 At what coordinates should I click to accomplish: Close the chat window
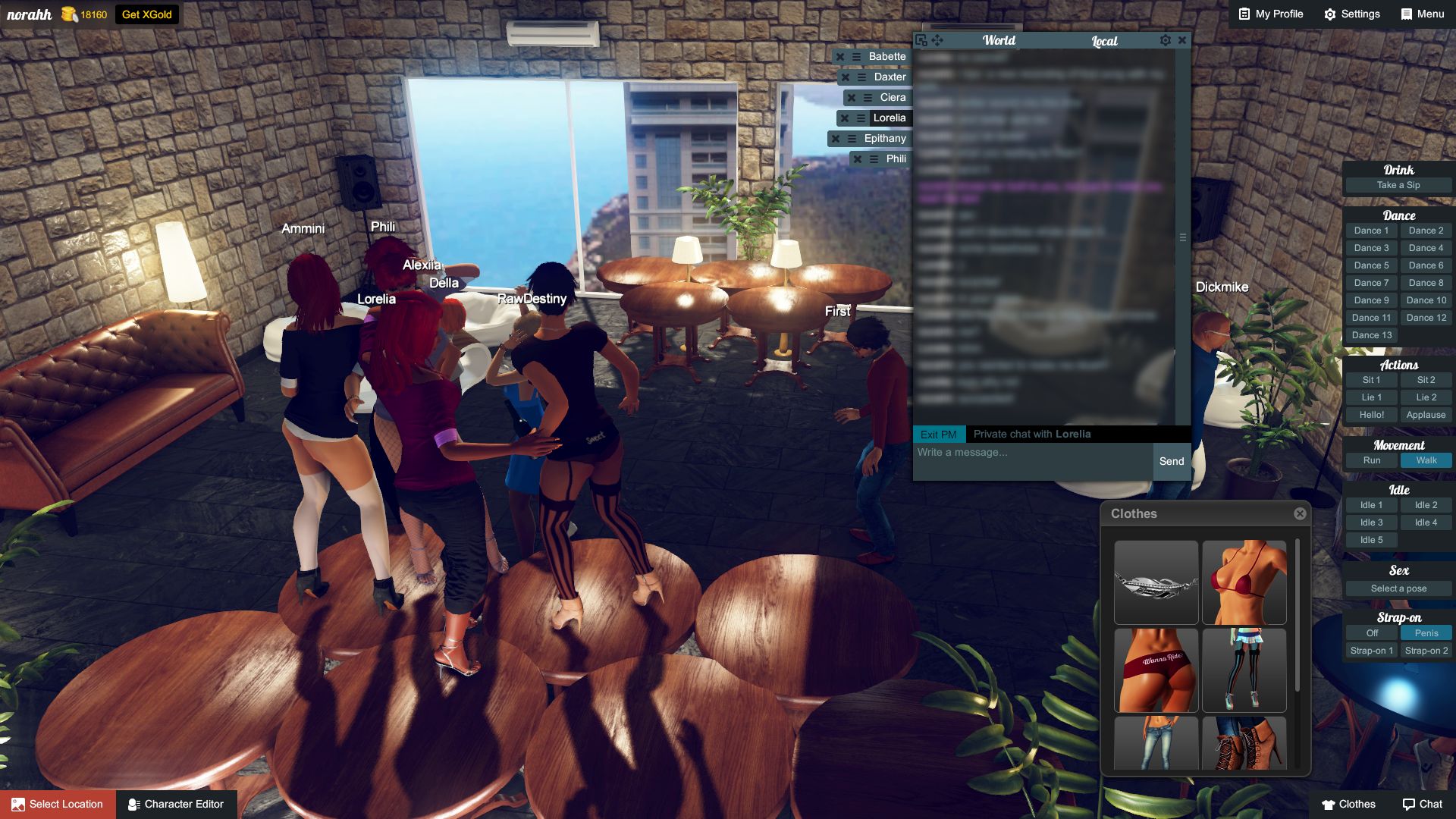pos(1181,40)
